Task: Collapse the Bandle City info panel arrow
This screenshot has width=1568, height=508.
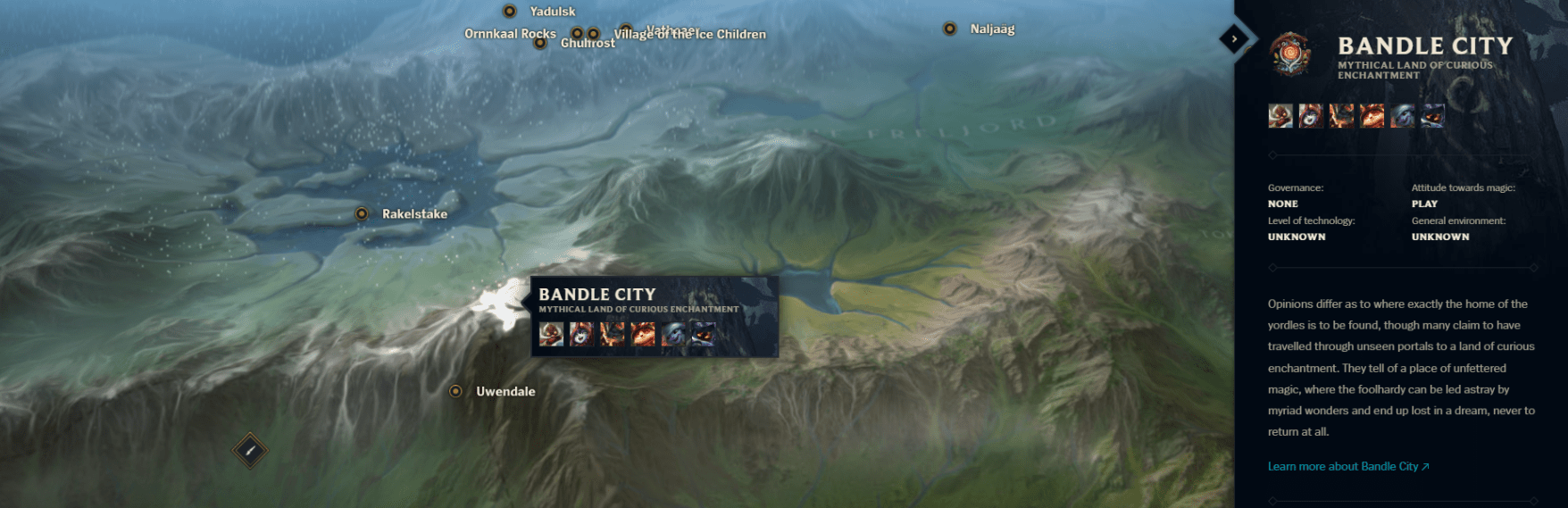Action: click(x=1234, y=38)
